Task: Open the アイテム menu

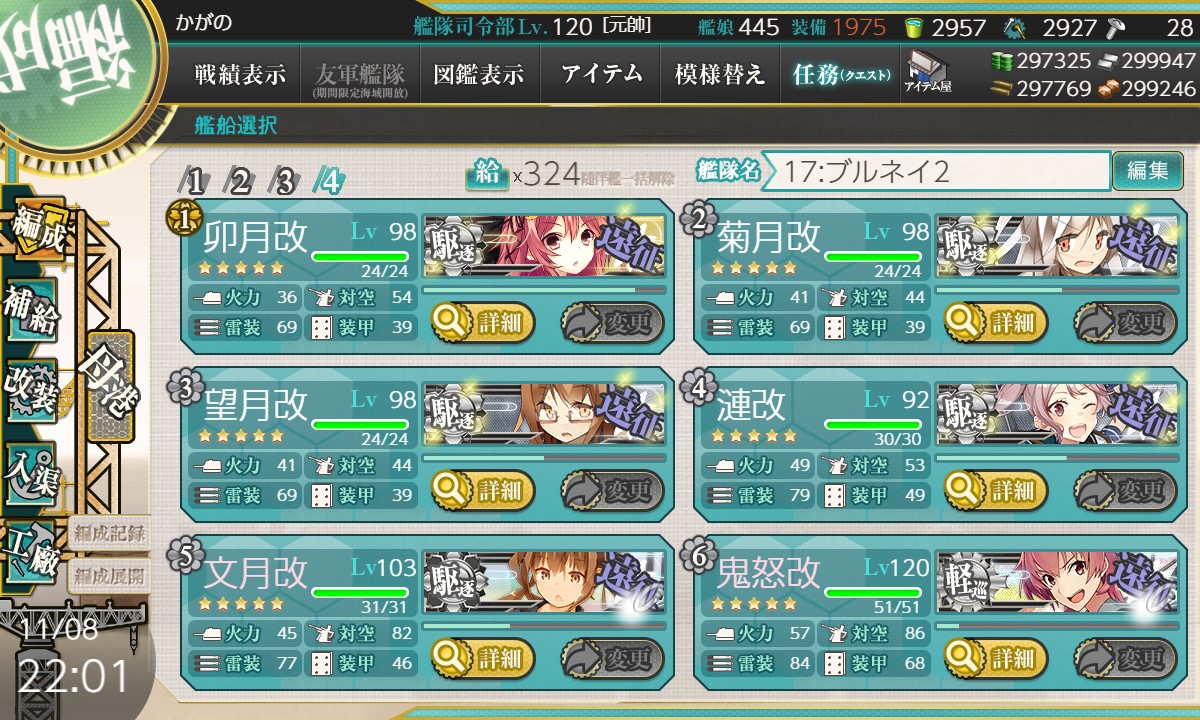Action: 599,75
